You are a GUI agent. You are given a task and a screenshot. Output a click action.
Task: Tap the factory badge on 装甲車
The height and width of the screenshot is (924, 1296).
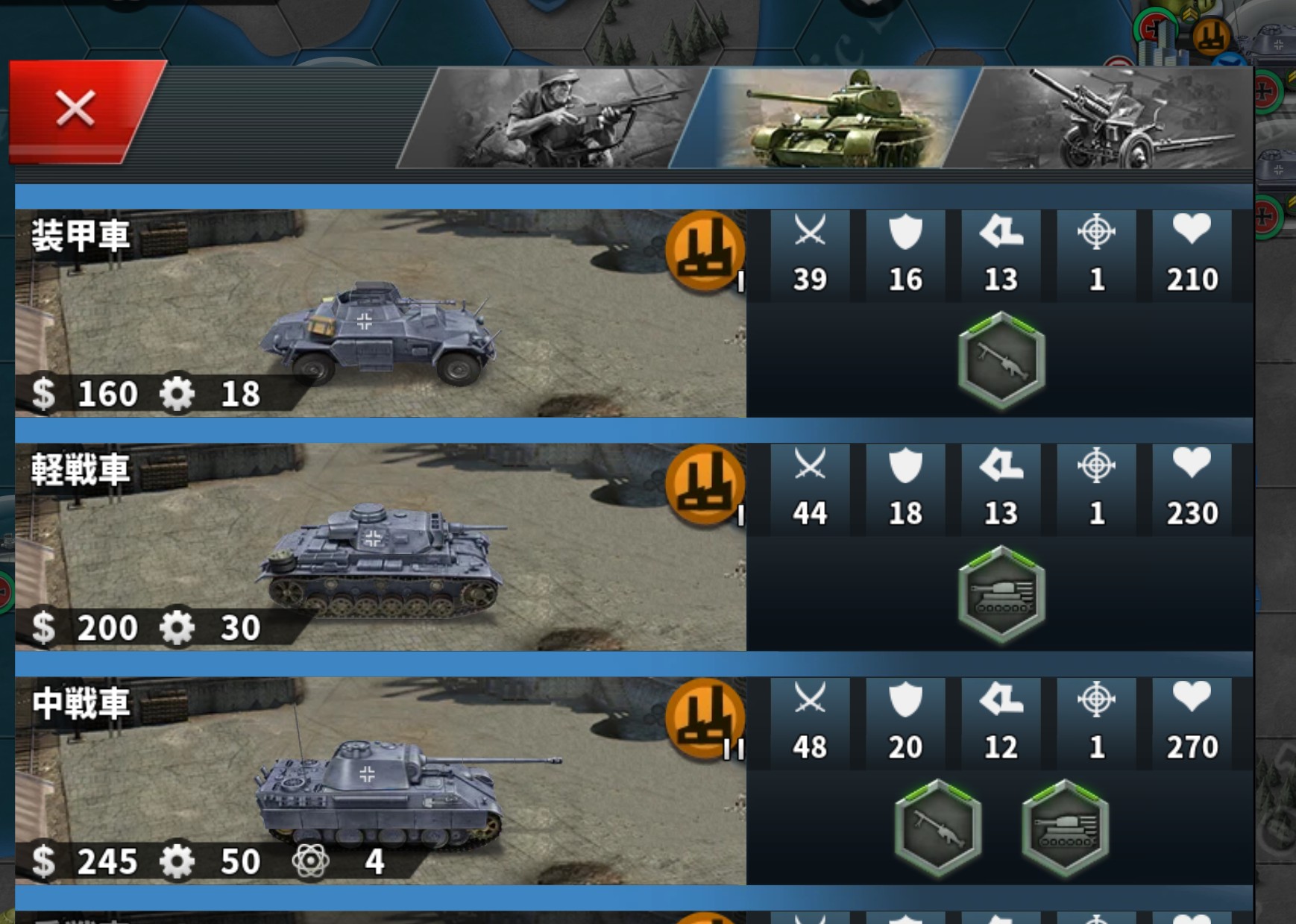coord(705,251)
